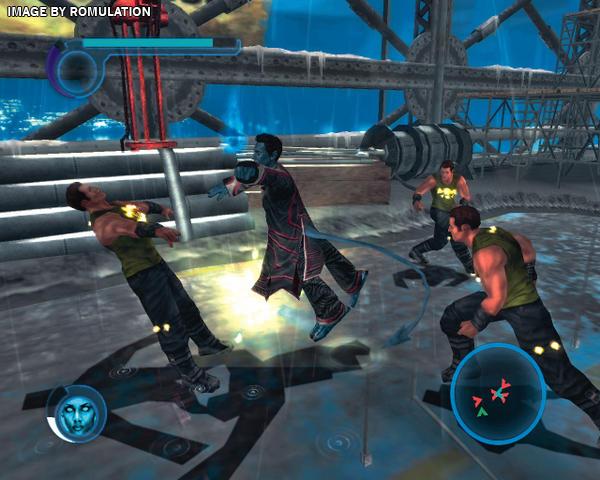This screenshot has width=600, height=480.
Task: Click the circular power gauge emblem
Action: (x=77, y=70)
